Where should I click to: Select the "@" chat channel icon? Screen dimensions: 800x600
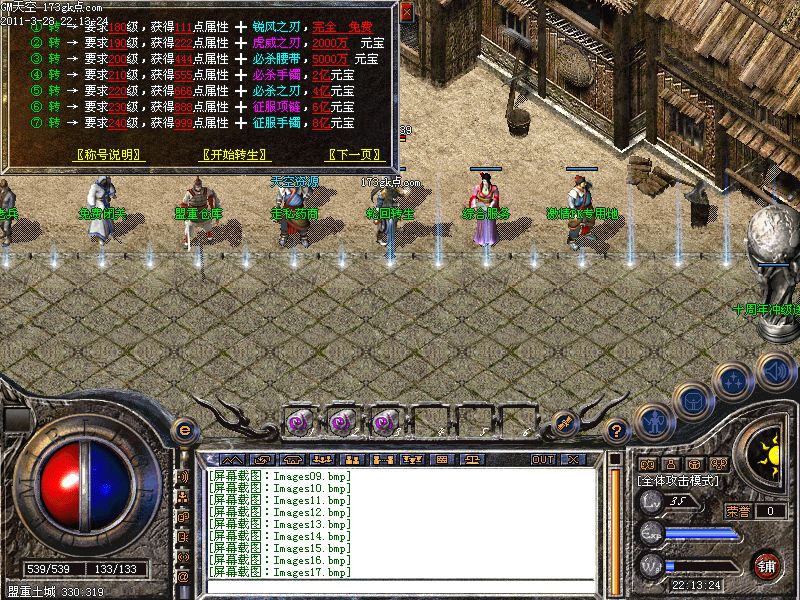click(x=183, y=576)
